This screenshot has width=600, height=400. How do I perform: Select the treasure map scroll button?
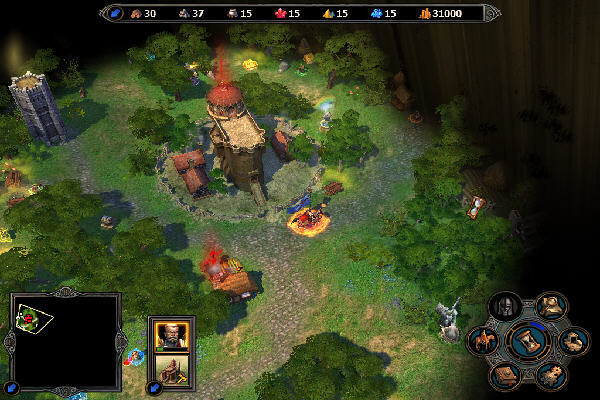coord(551,306)
